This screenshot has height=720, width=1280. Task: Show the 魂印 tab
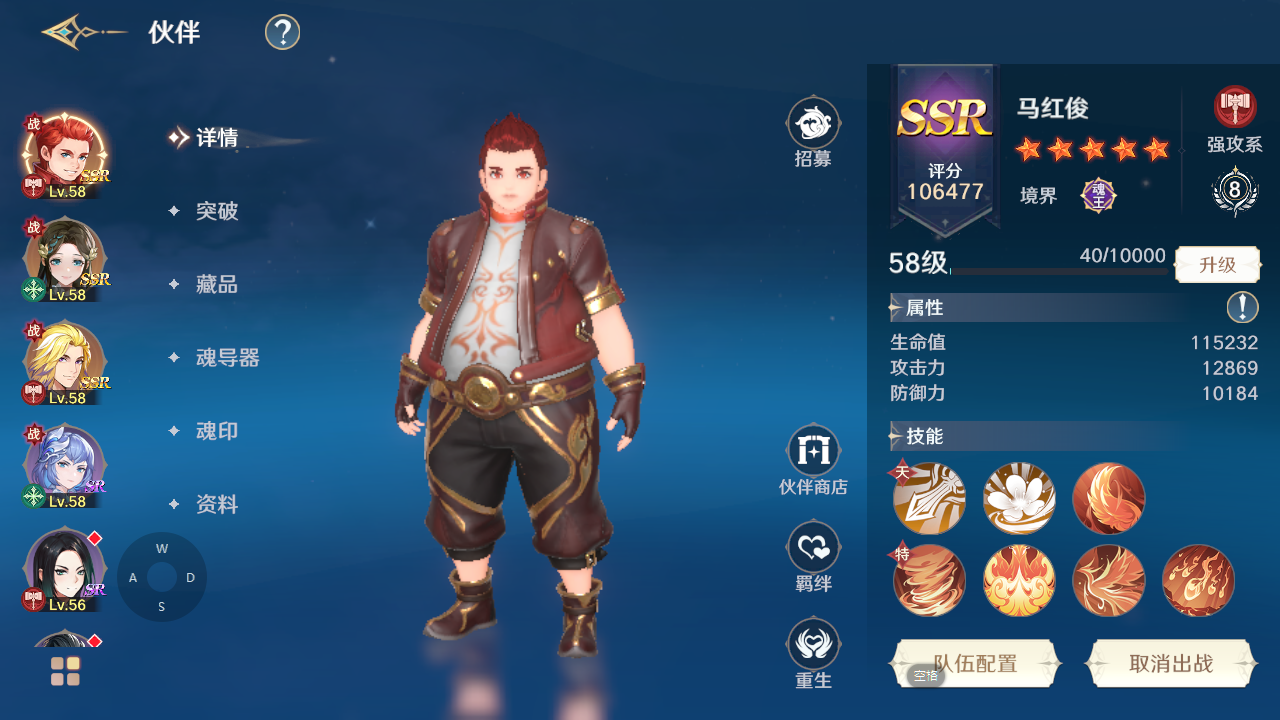click(x=216, y=431)
